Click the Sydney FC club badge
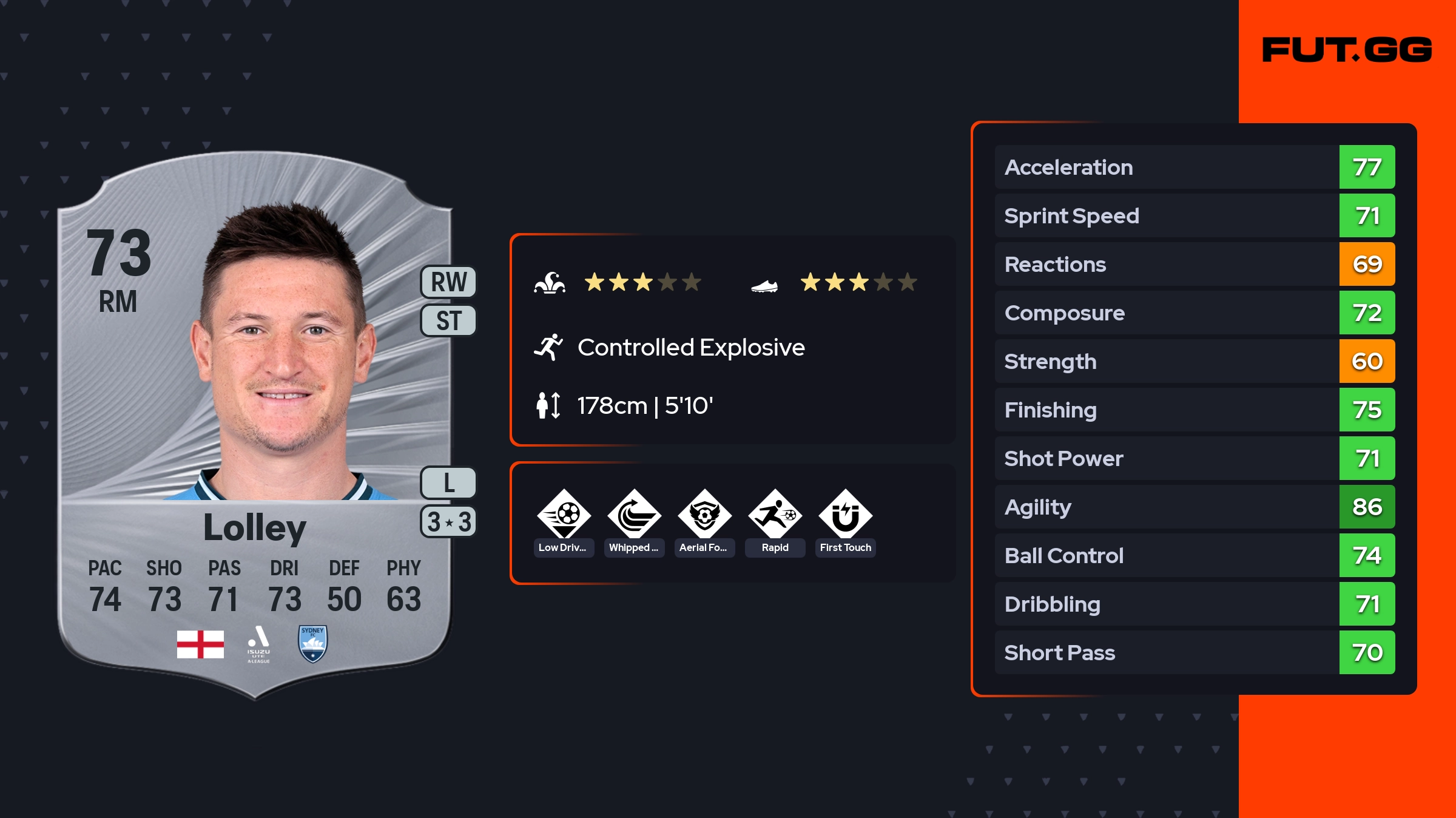This screenshot has height=818, width=1456. (x=313, y=644)
